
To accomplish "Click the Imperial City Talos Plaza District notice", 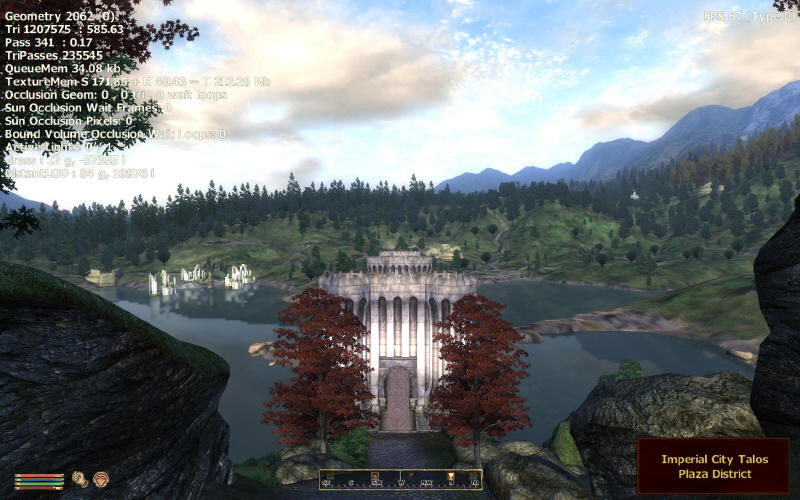I will [x=713, y=466].
